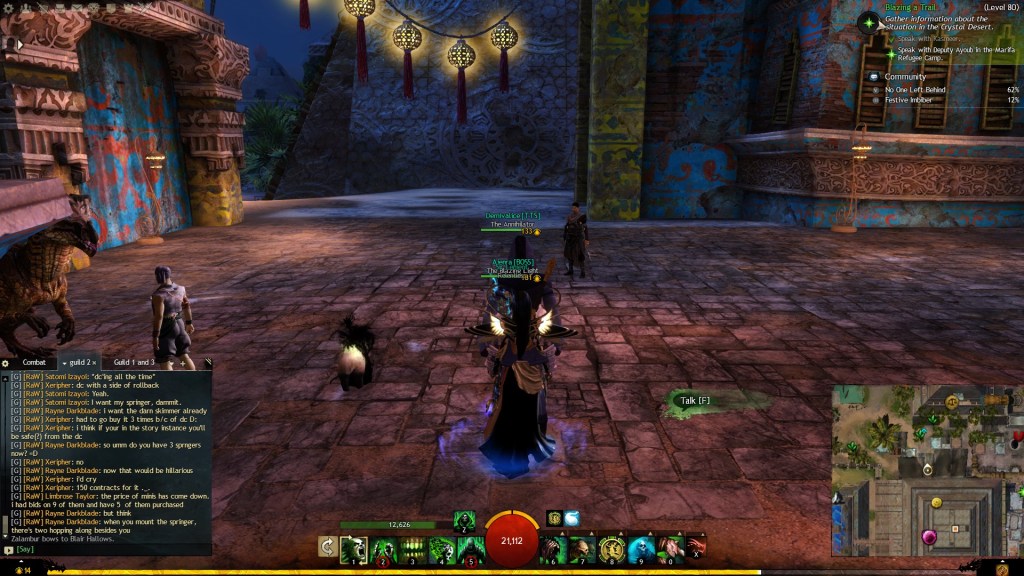Switch to the Combat chat tab
The height and width of the screenshot is (576, 1024).
[x=34, y=362]
